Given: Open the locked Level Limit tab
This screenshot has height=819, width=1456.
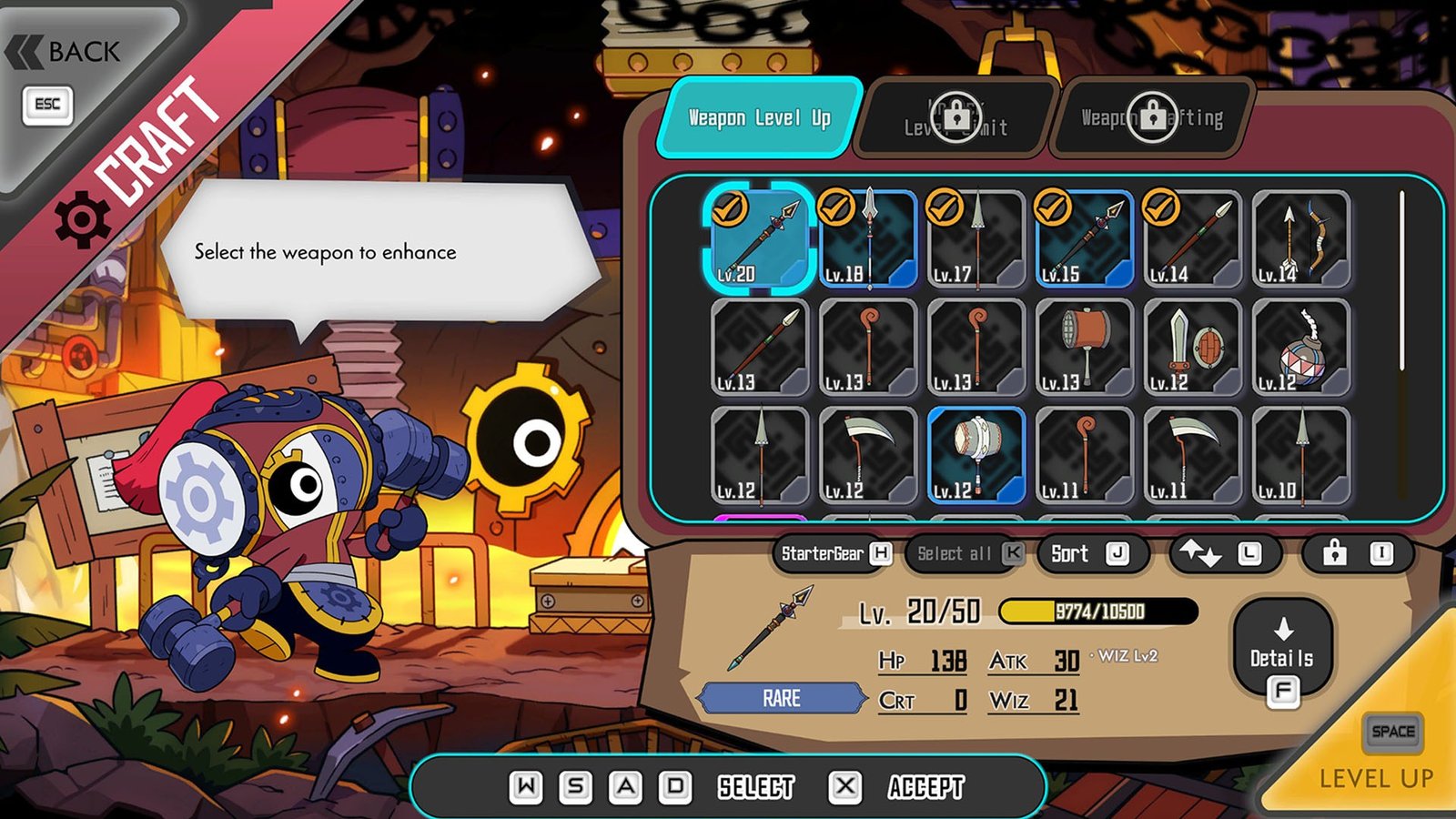Looking at the screenshot, I should (955, 118).
